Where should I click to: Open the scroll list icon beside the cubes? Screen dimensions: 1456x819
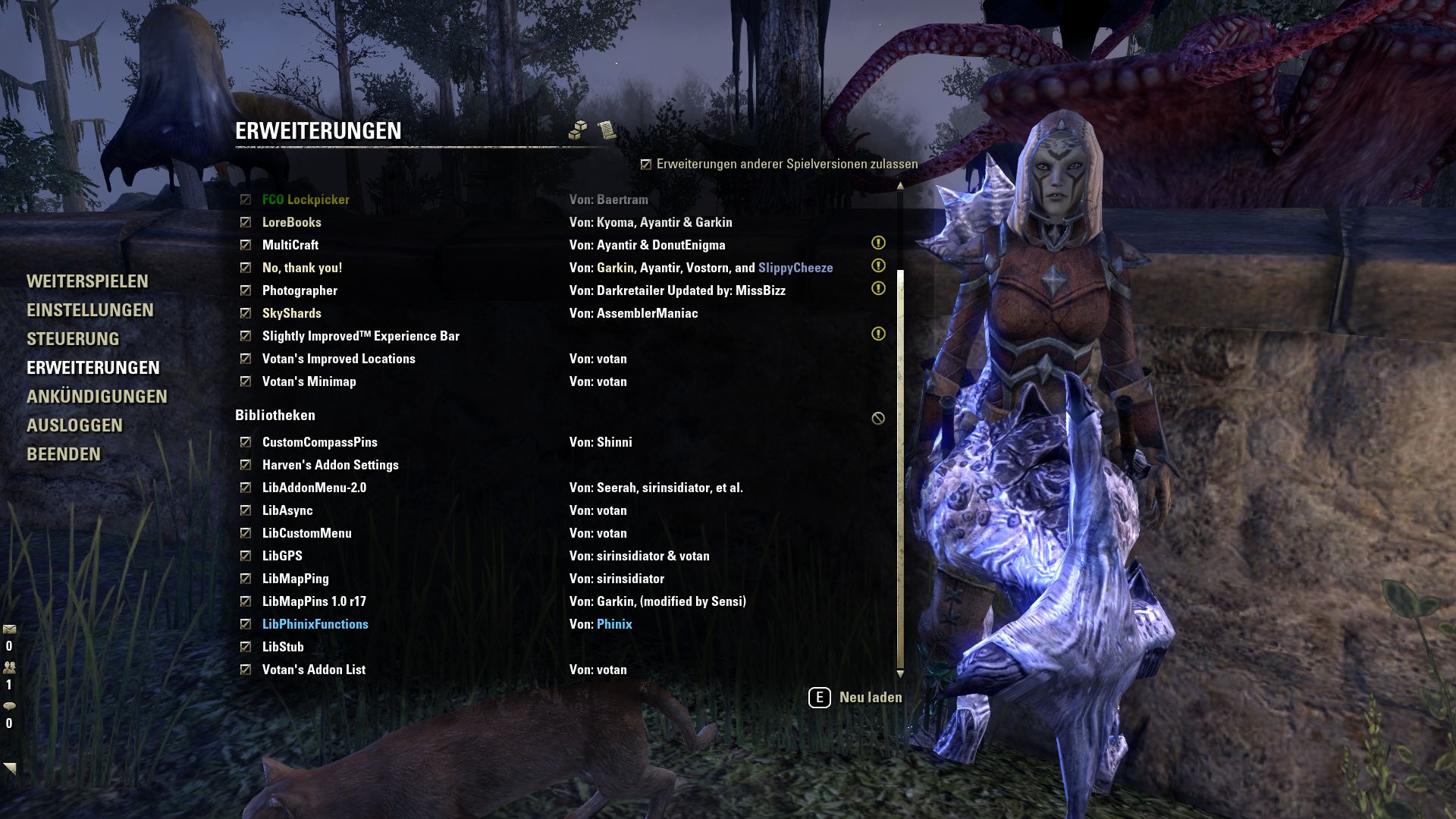(x=606, y=130)
